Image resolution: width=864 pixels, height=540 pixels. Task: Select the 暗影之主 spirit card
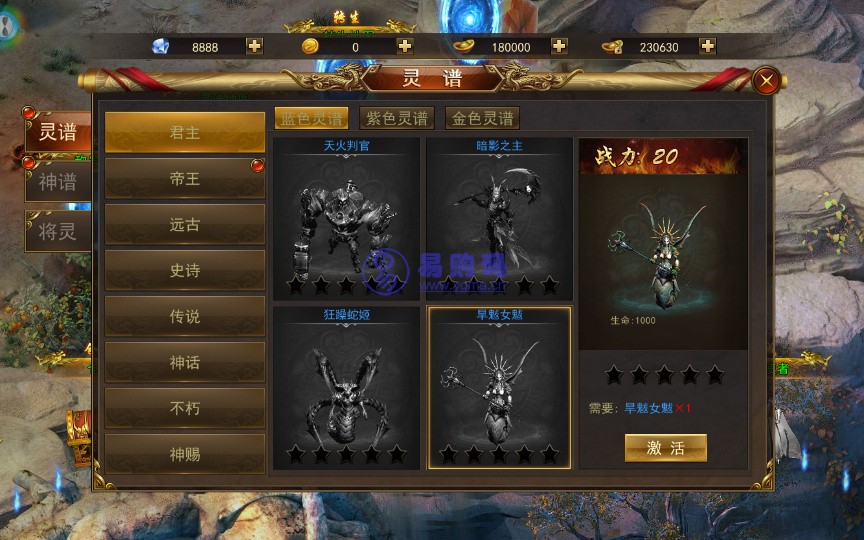(x=499, y=220)
